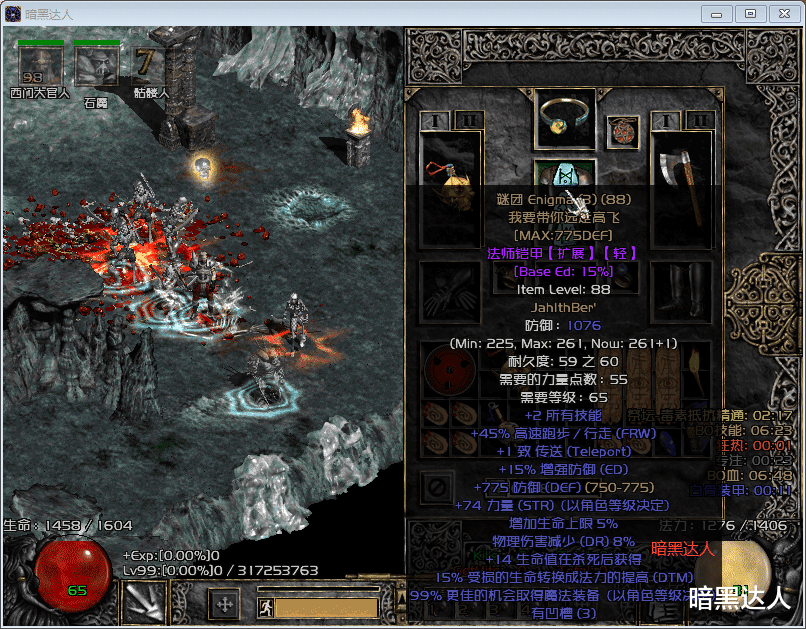
Task: Minimize the 暗黑达人 window
Action: coord(716,13)
